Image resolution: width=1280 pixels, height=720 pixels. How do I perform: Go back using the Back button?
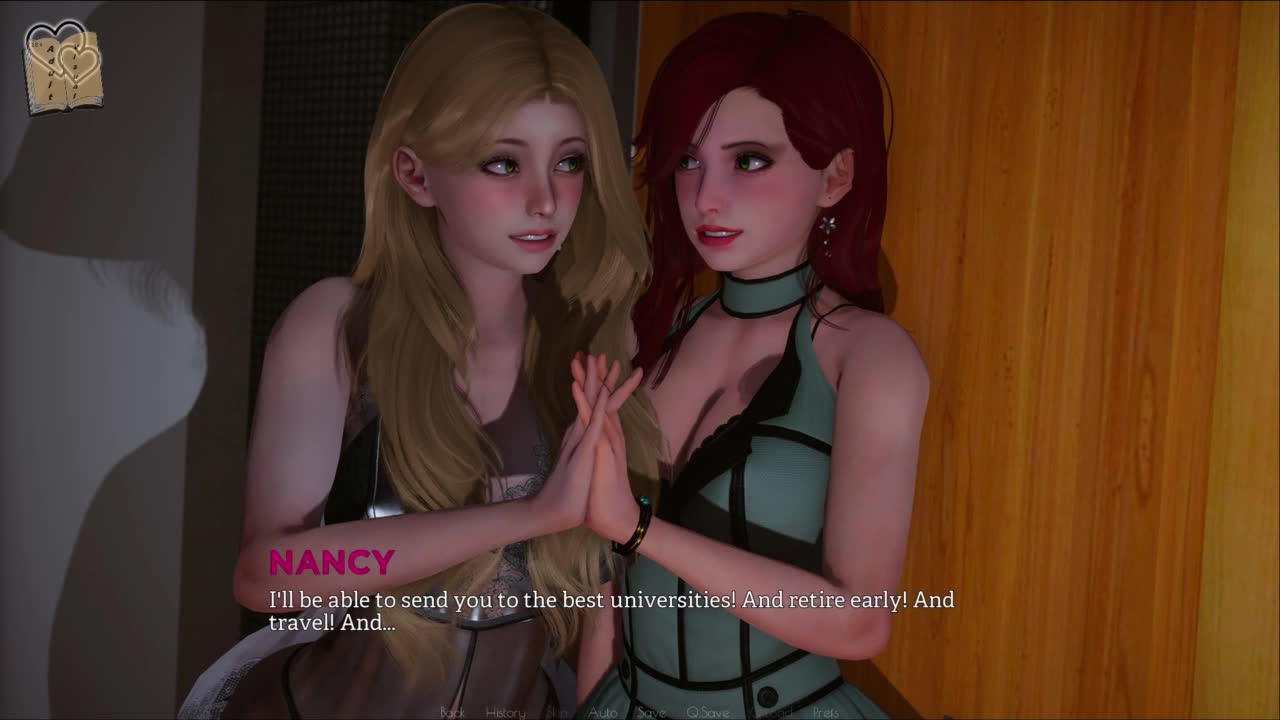click(453, 712)
